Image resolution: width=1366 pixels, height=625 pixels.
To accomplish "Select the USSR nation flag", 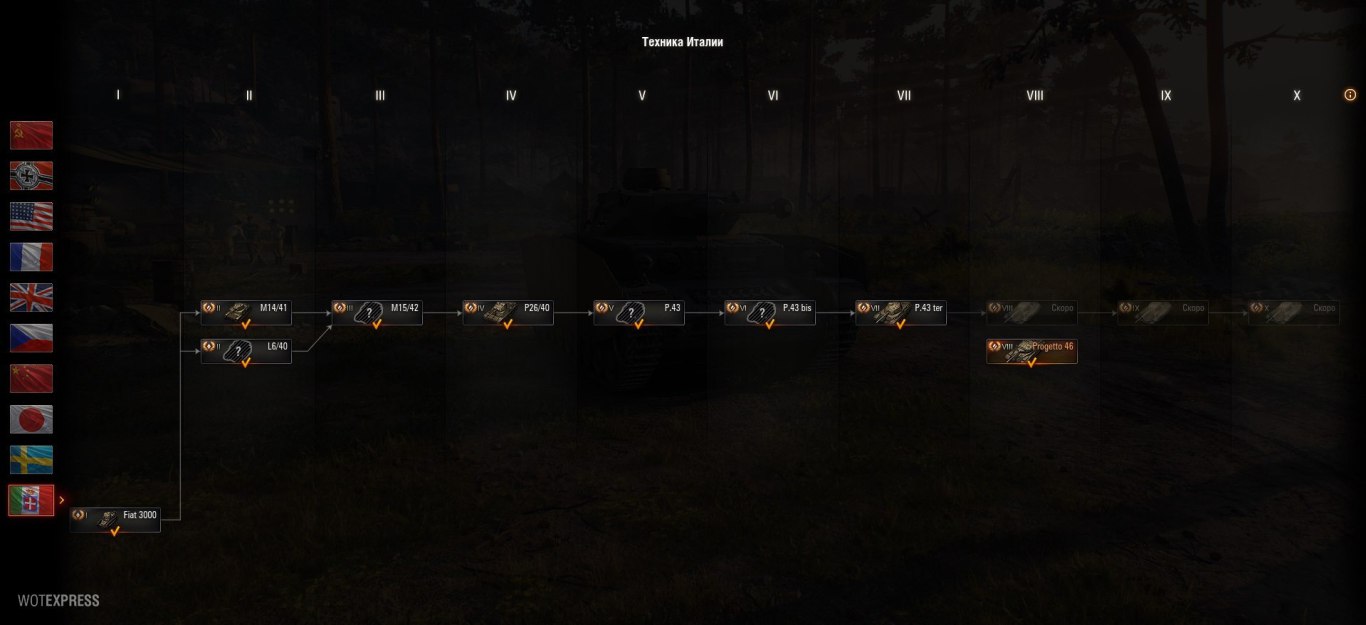I will tap(31, 135).
